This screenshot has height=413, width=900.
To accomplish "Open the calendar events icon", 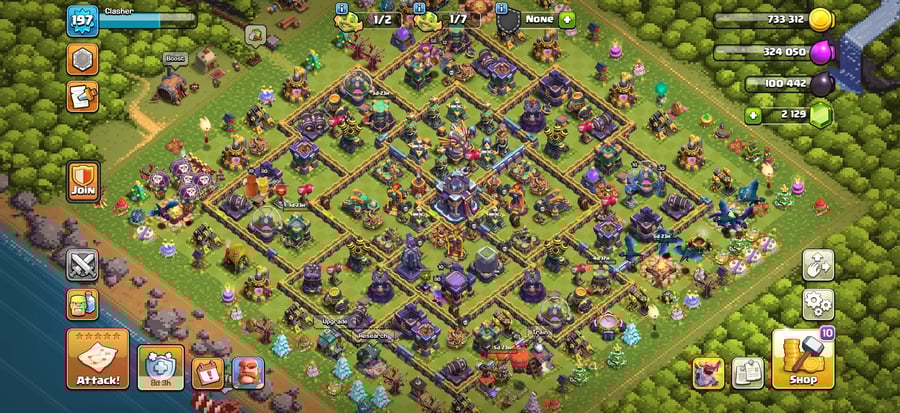I will tap(206, 373).
